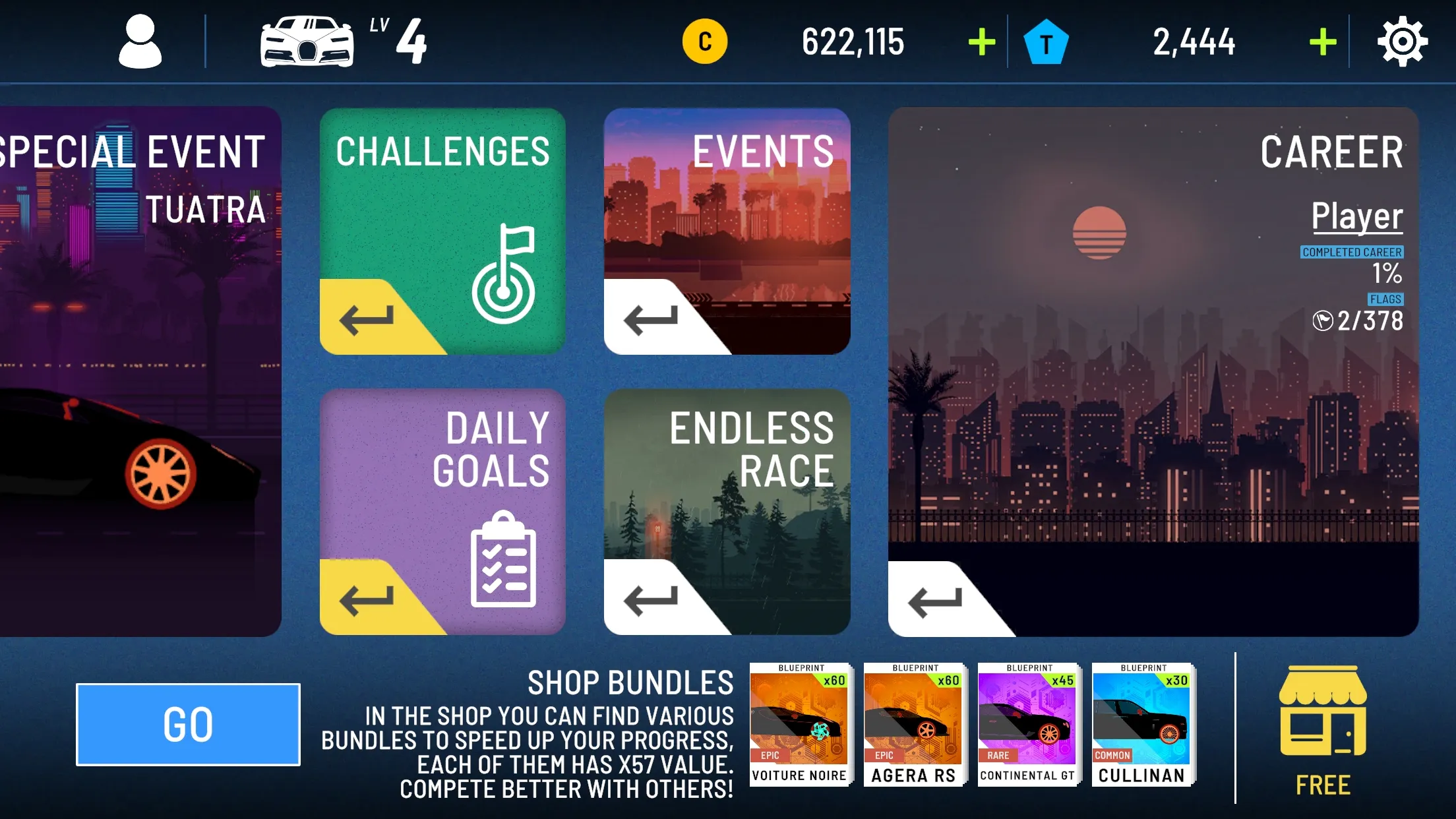The width and height of the screenshot is (1456, 819).
Task: Click the car garage icon showing level 4
Action: (x=307, y=41)
